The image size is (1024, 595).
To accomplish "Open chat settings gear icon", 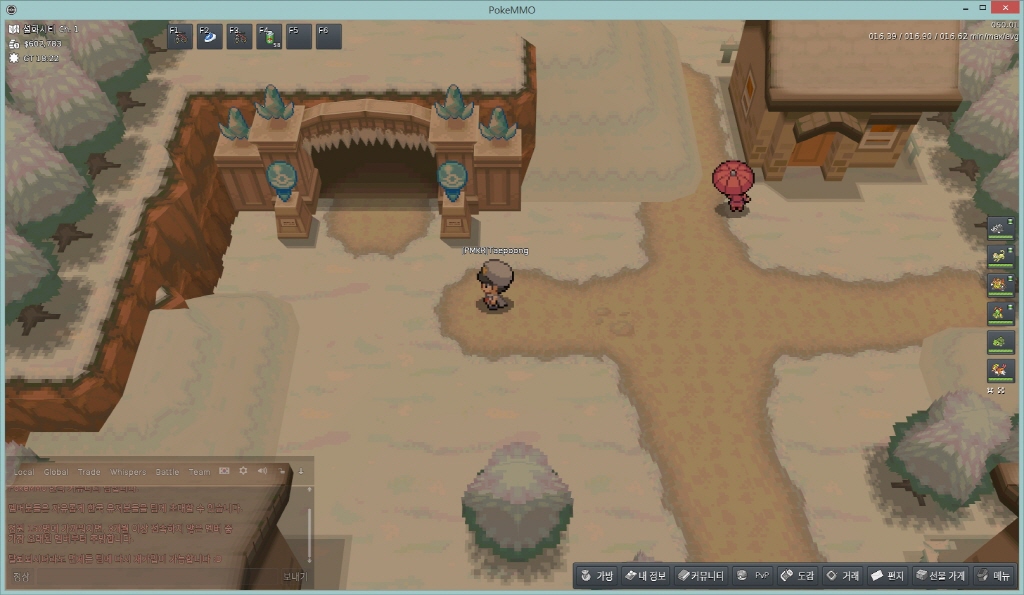I will pos(243,471).
